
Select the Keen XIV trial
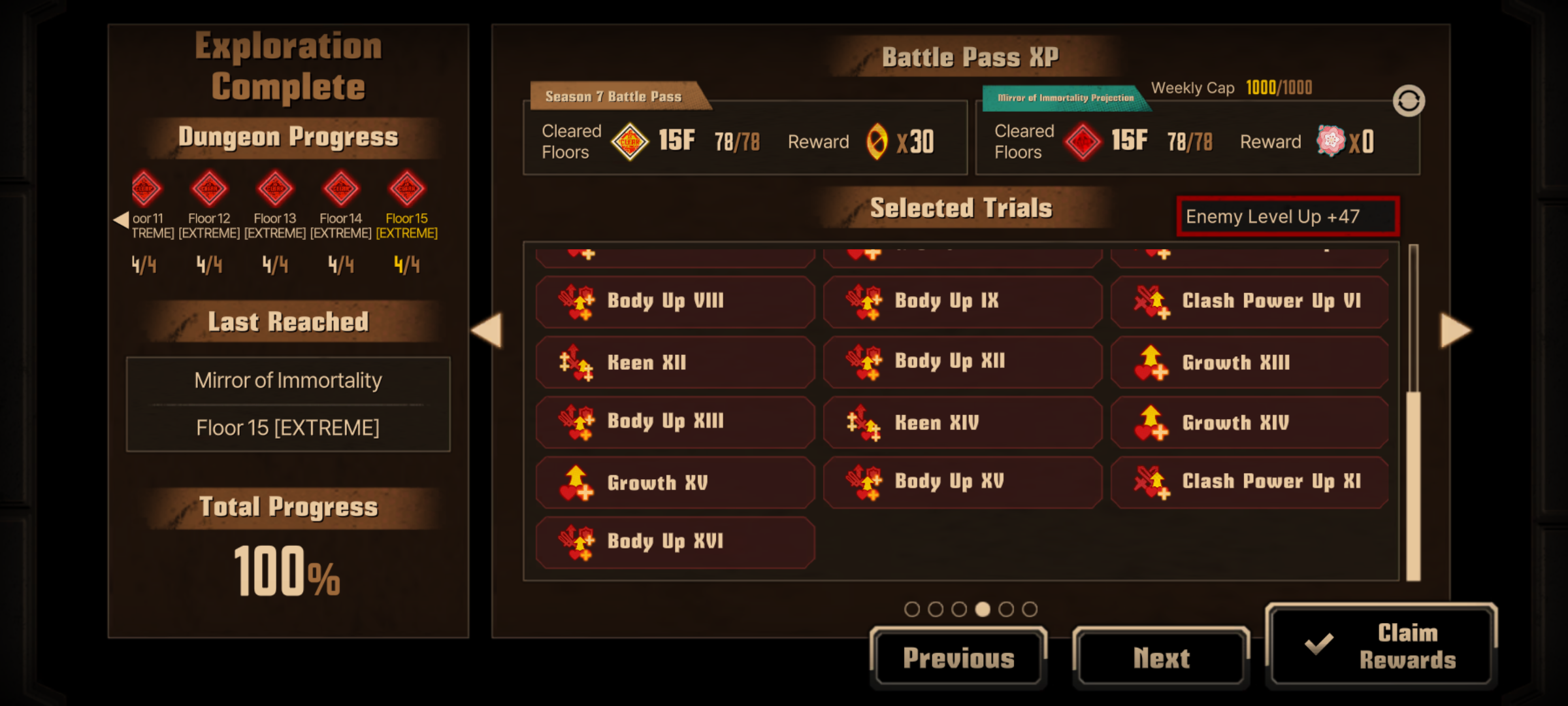(x=962, y=422)
